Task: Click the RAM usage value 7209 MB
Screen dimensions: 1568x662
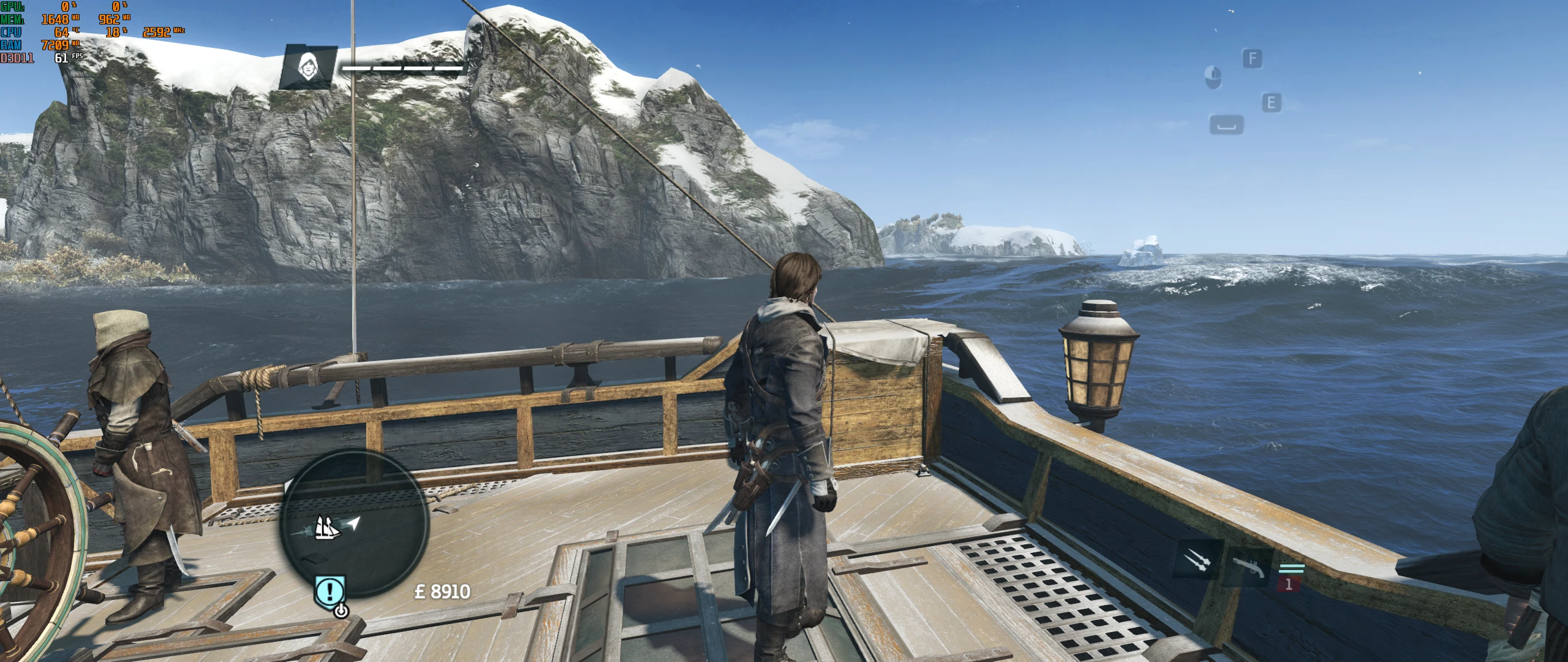Action: (55, 46)
